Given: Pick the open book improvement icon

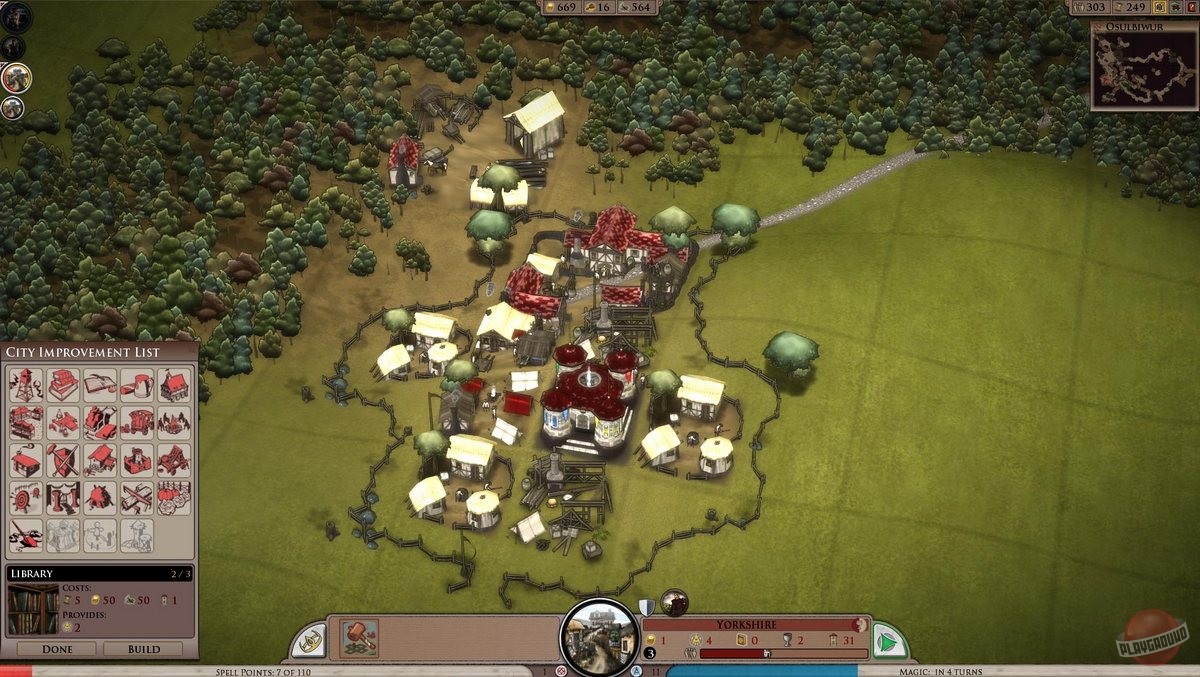Looking at the screenshot, I should (100, 385).
